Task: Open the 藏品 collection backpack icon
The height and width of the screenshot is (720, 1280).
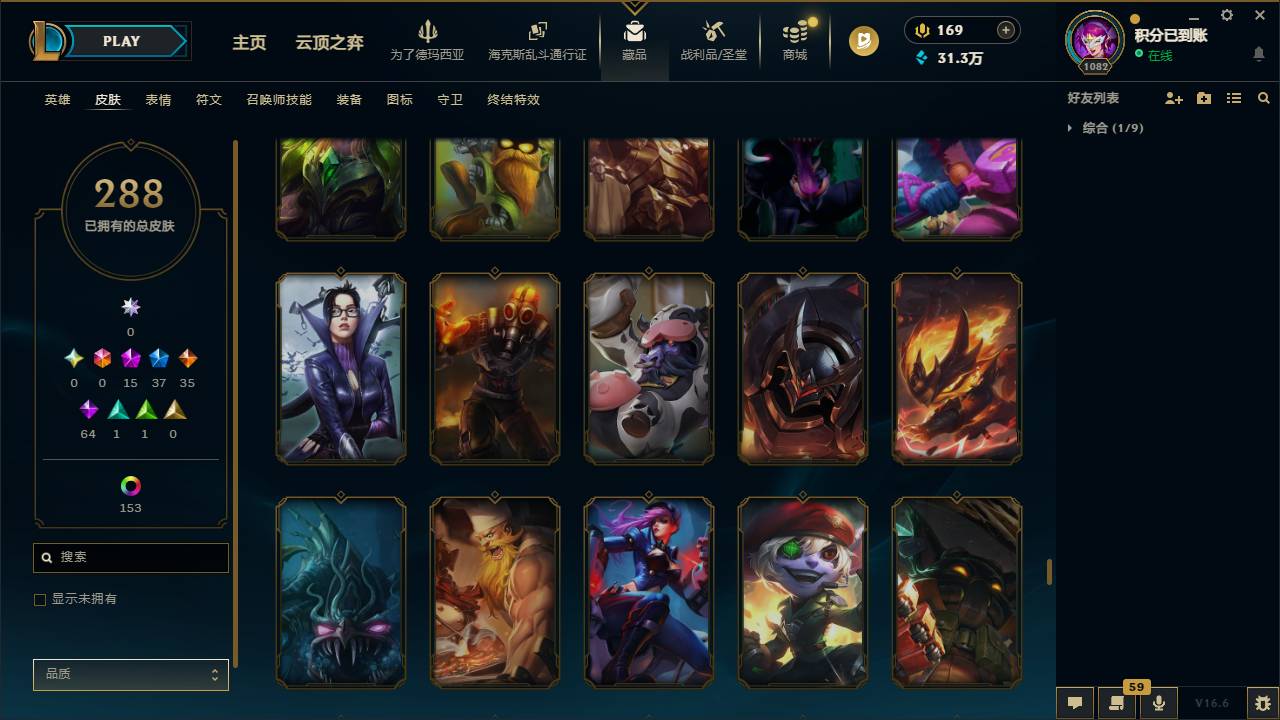Action: [635, 30]
